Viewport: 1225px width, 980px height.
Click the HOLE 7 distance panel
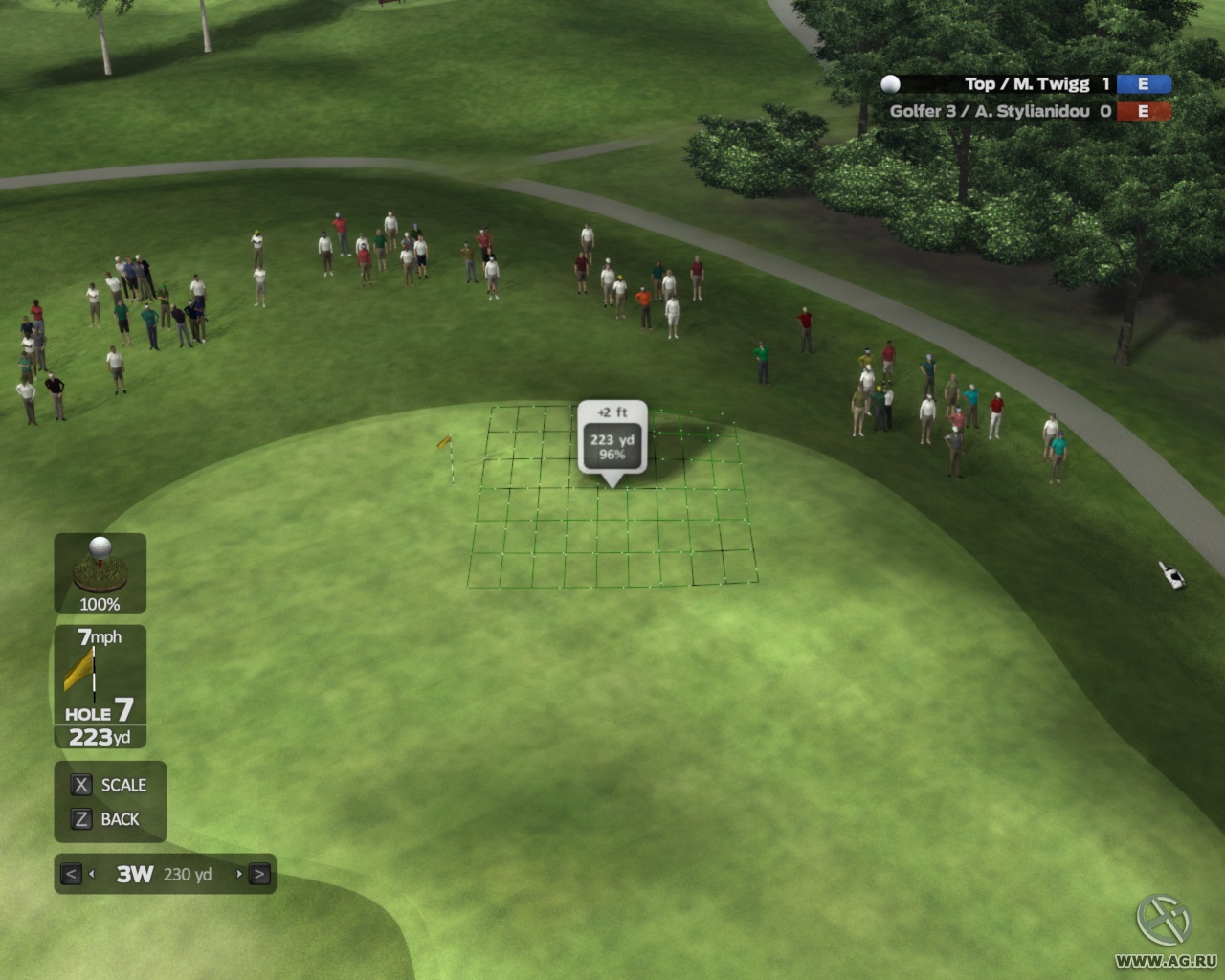pos(100,723)
